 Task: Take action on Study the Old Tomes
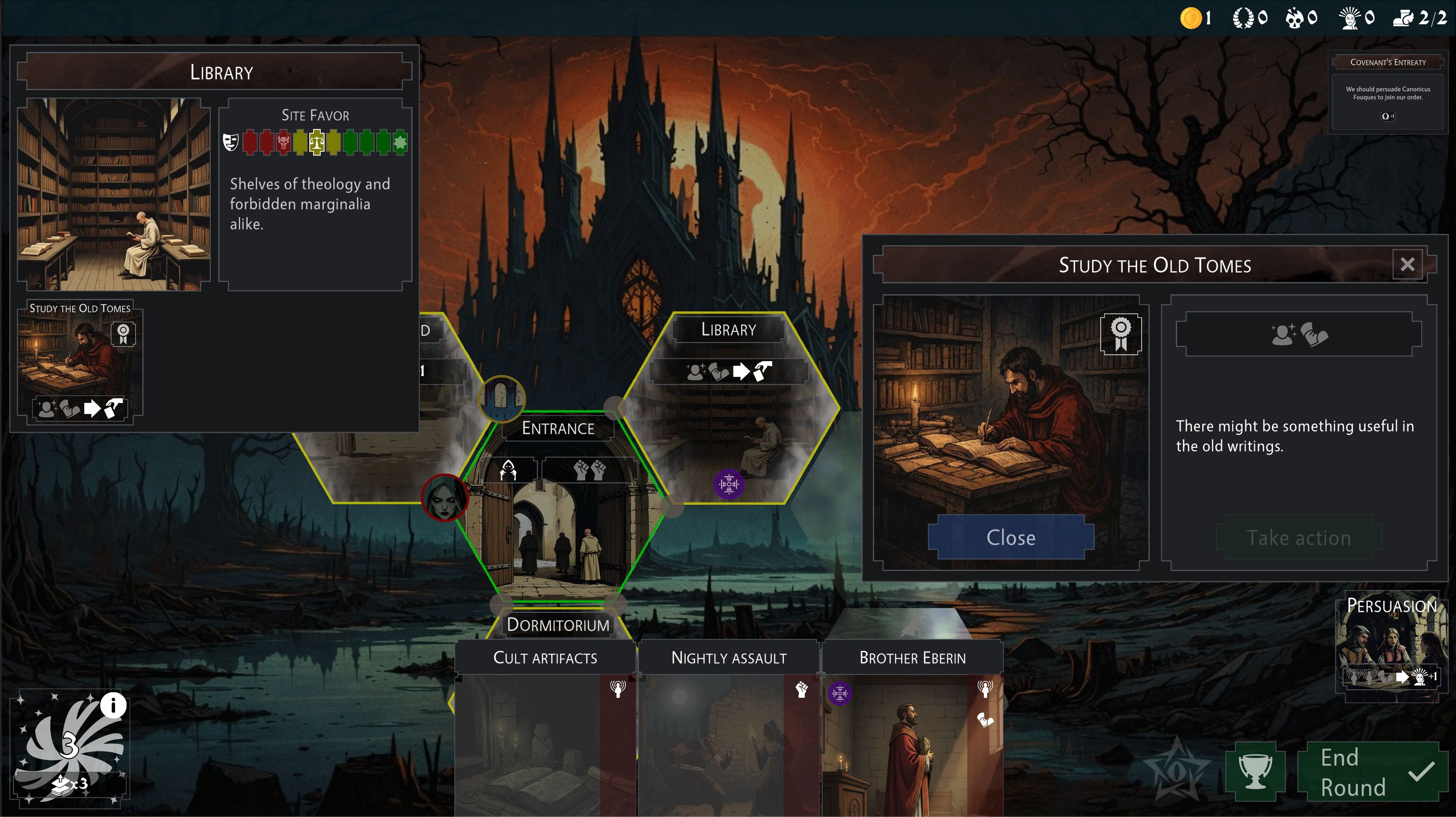(1298, 538)
